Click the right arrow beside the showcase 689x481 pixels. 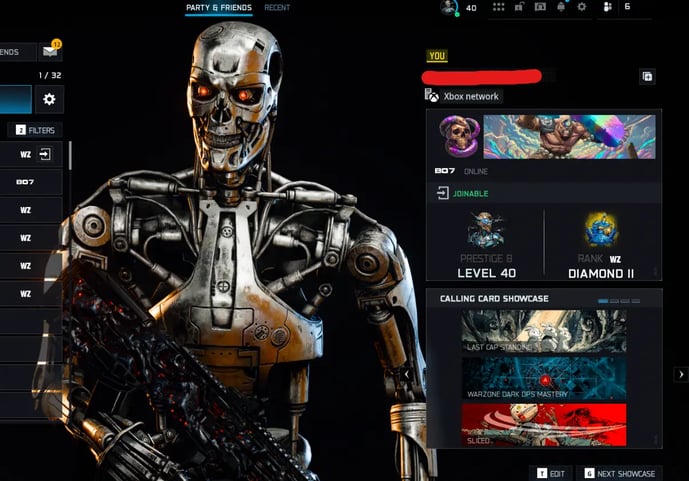[x=679, y=374]
